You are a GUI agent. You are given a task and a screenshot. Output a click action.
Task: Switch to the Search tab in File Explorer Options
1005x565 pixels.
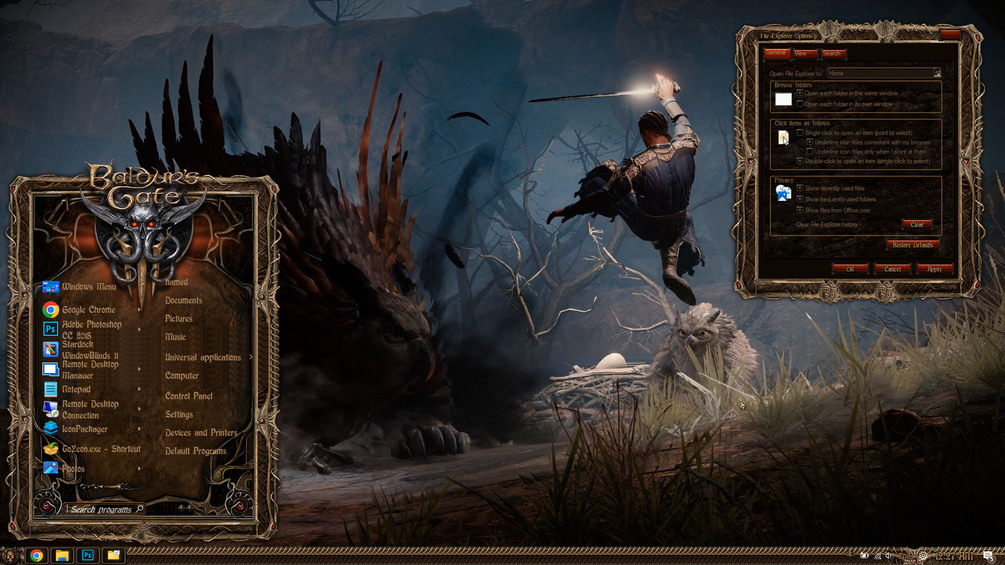click(x=832, y=54)
